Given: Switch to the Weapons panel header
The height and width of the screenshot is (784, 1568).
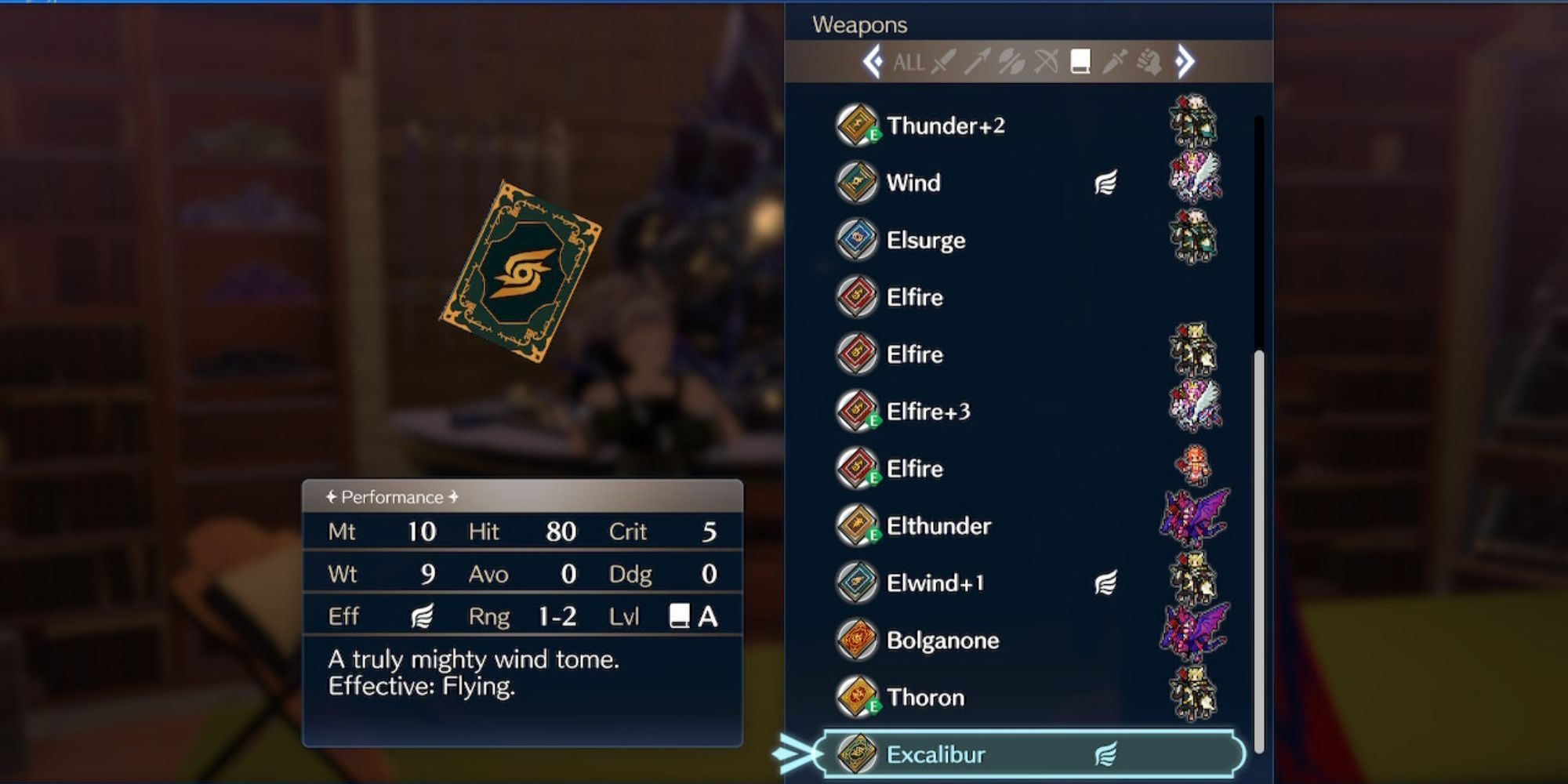Looking at the screenshot, I should (x=860, y=24).
